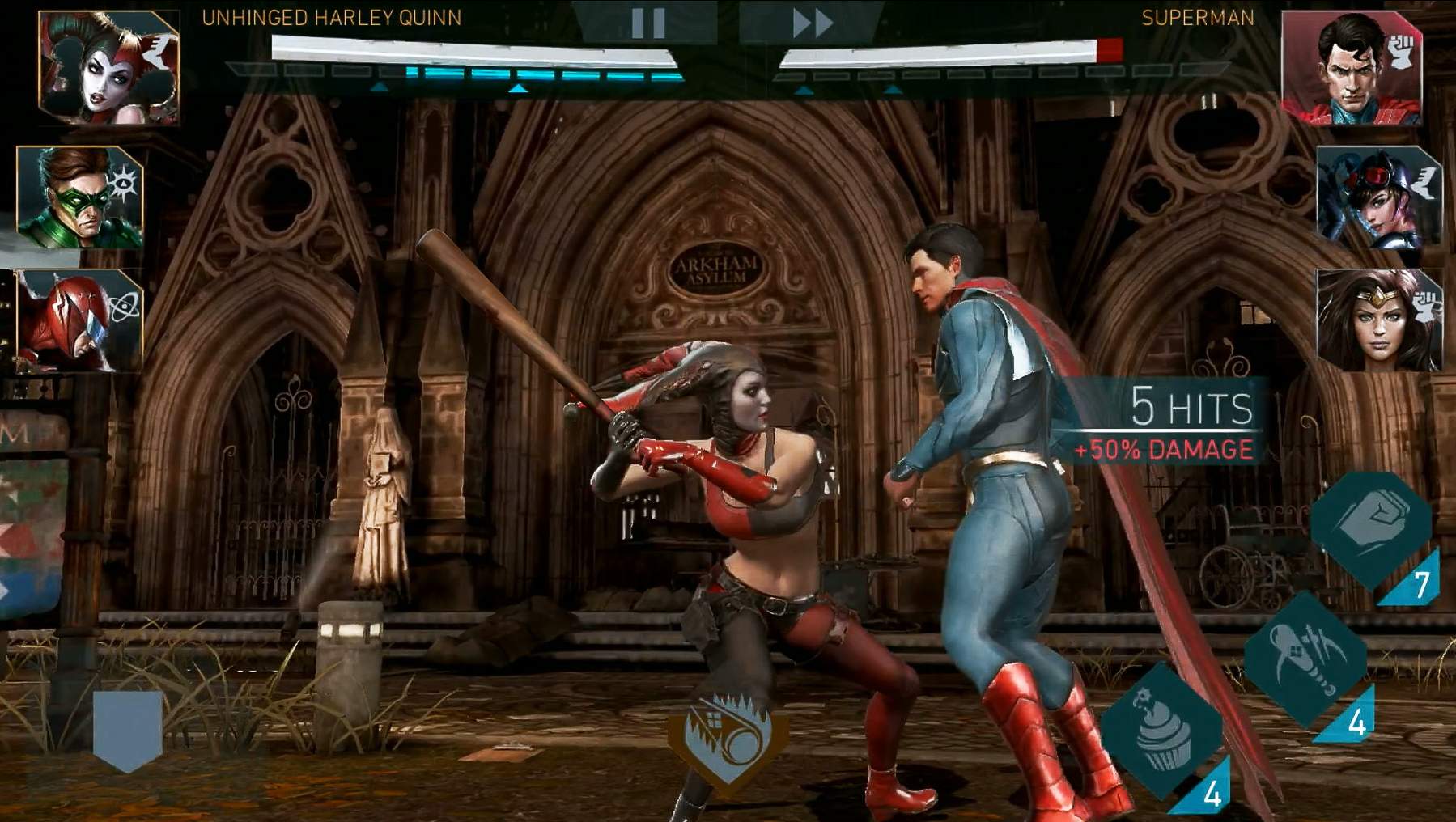Swap in Green Lantern teammate
Viewport: 1456px width, 822px height.
coord(79,197)
